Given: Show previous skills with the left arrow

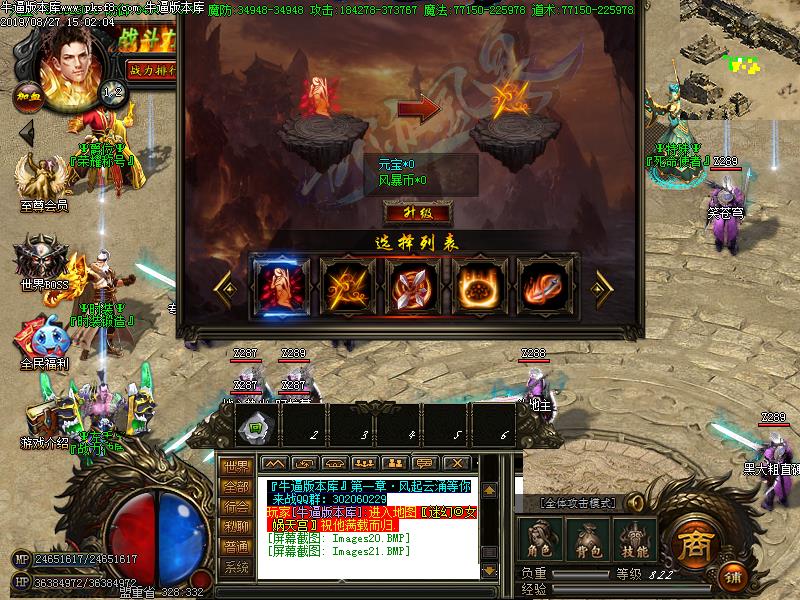Looking at the screenshot, I should (x=225, y=285).
